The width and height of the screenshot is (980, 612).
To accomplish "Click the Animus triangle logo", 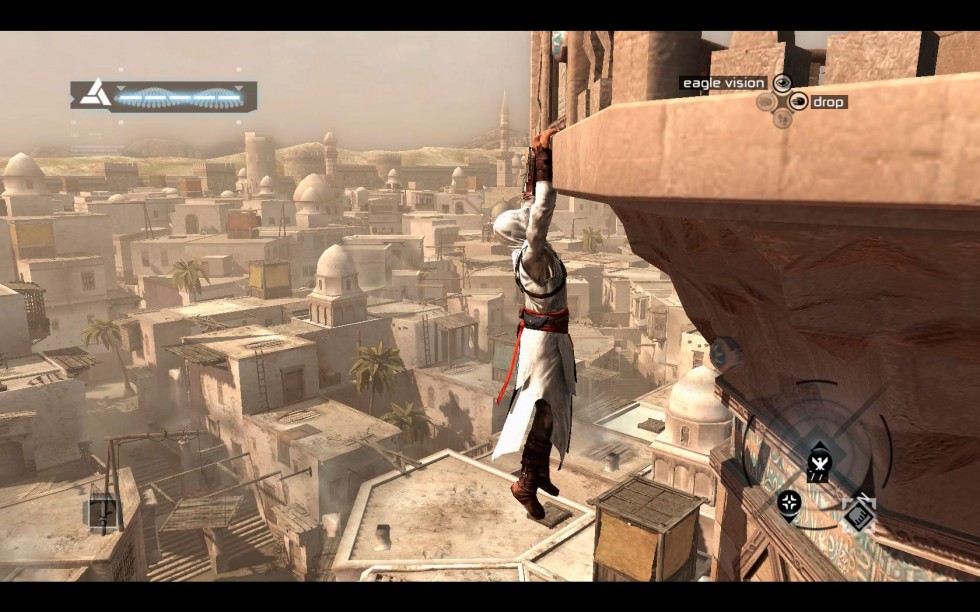I will [97, 93].
